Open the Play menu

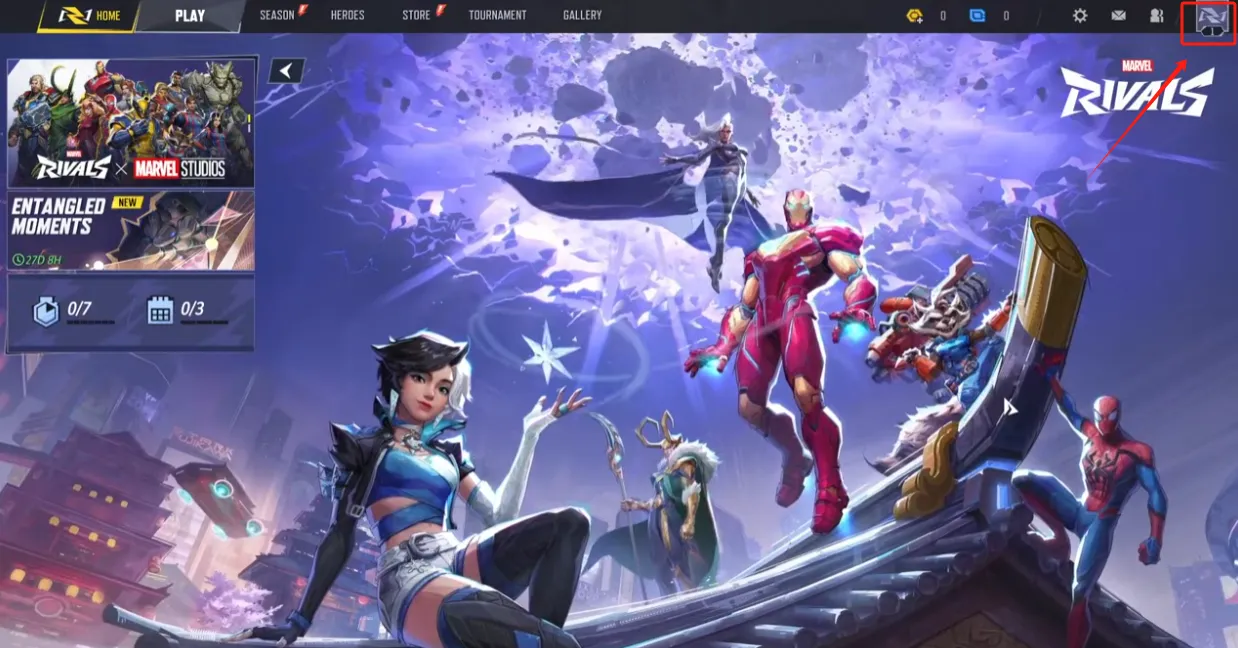pyautogui.click(x=190, y=16)
